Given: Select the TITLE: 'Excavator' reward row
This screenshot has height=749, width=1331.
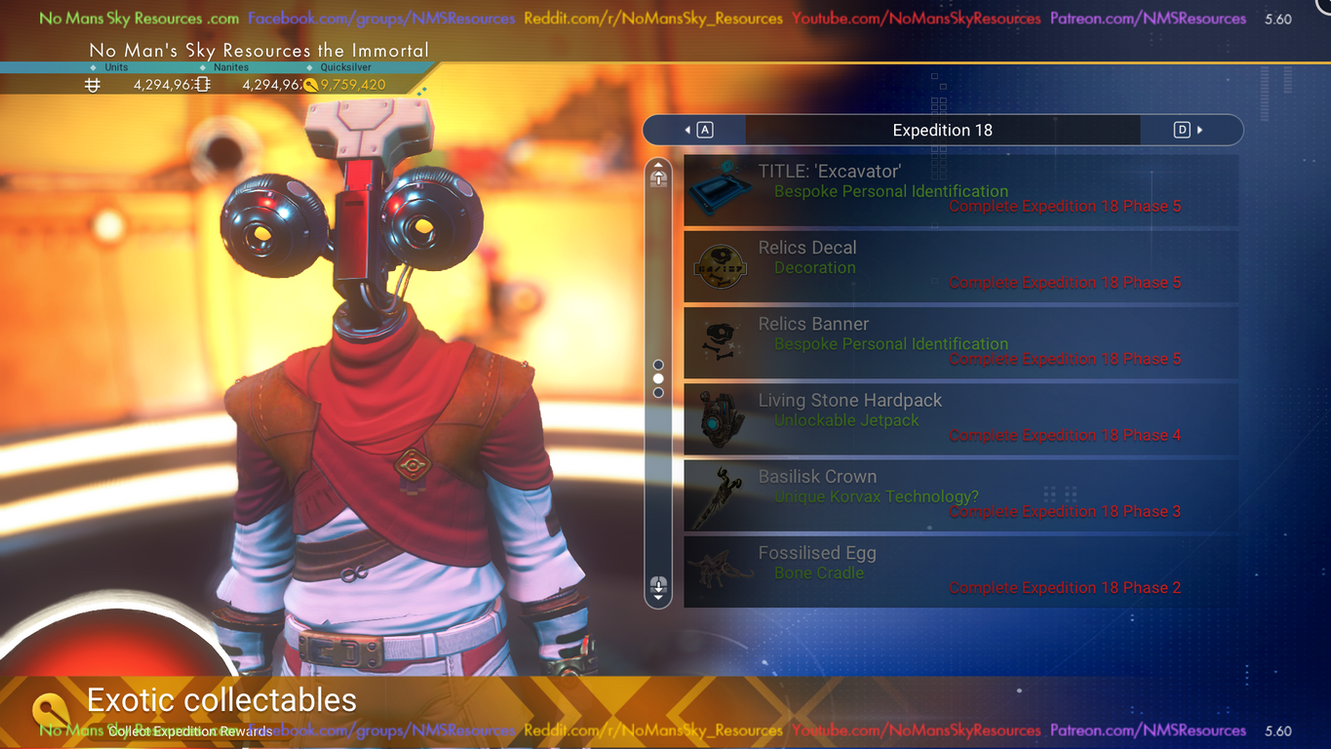Looking at the screenshot, I should 960,190.
